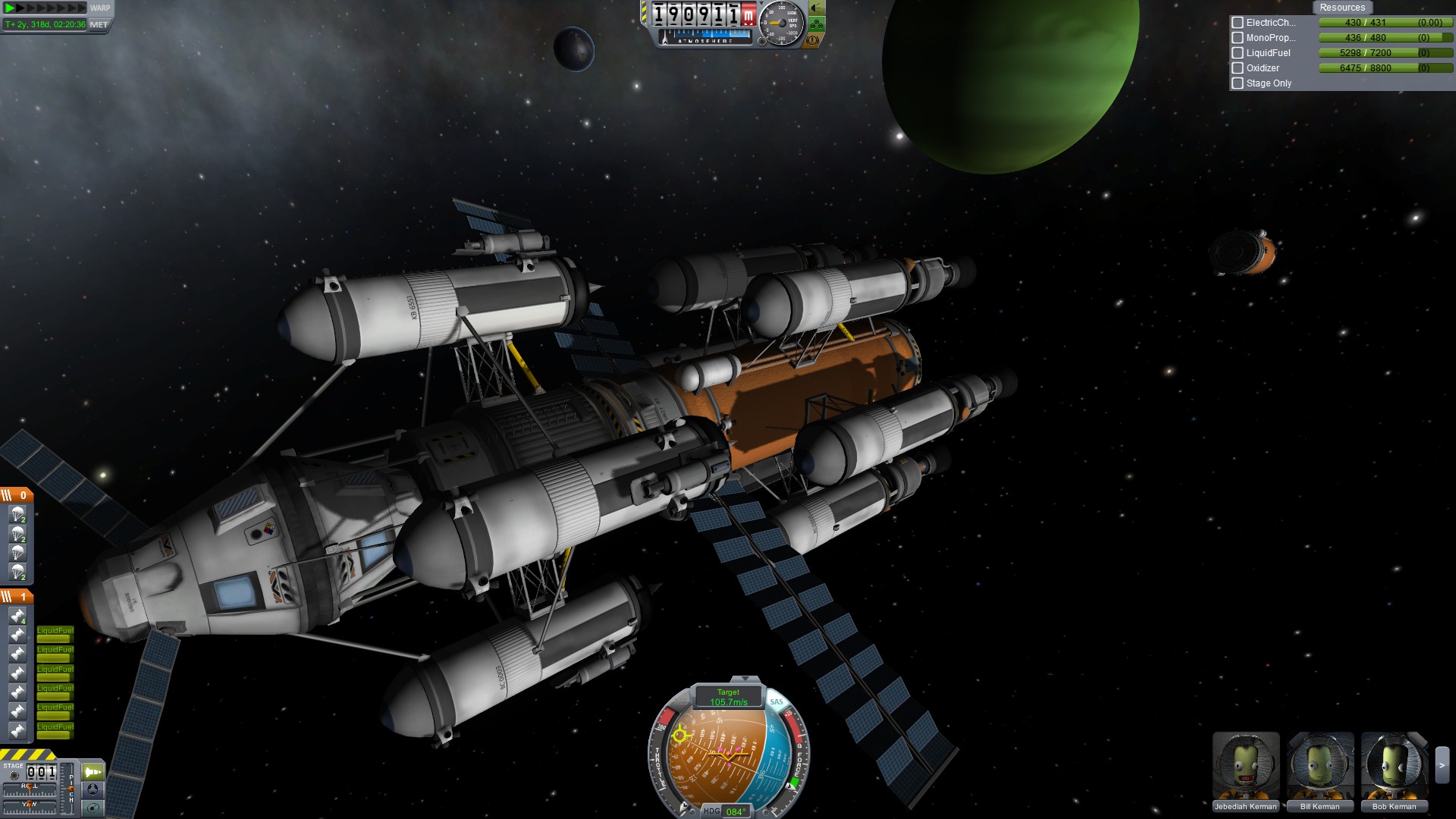1456x819 pixels.
Task: Tick the ElectricCharge resource checkbox
Action: [1238, 23]
